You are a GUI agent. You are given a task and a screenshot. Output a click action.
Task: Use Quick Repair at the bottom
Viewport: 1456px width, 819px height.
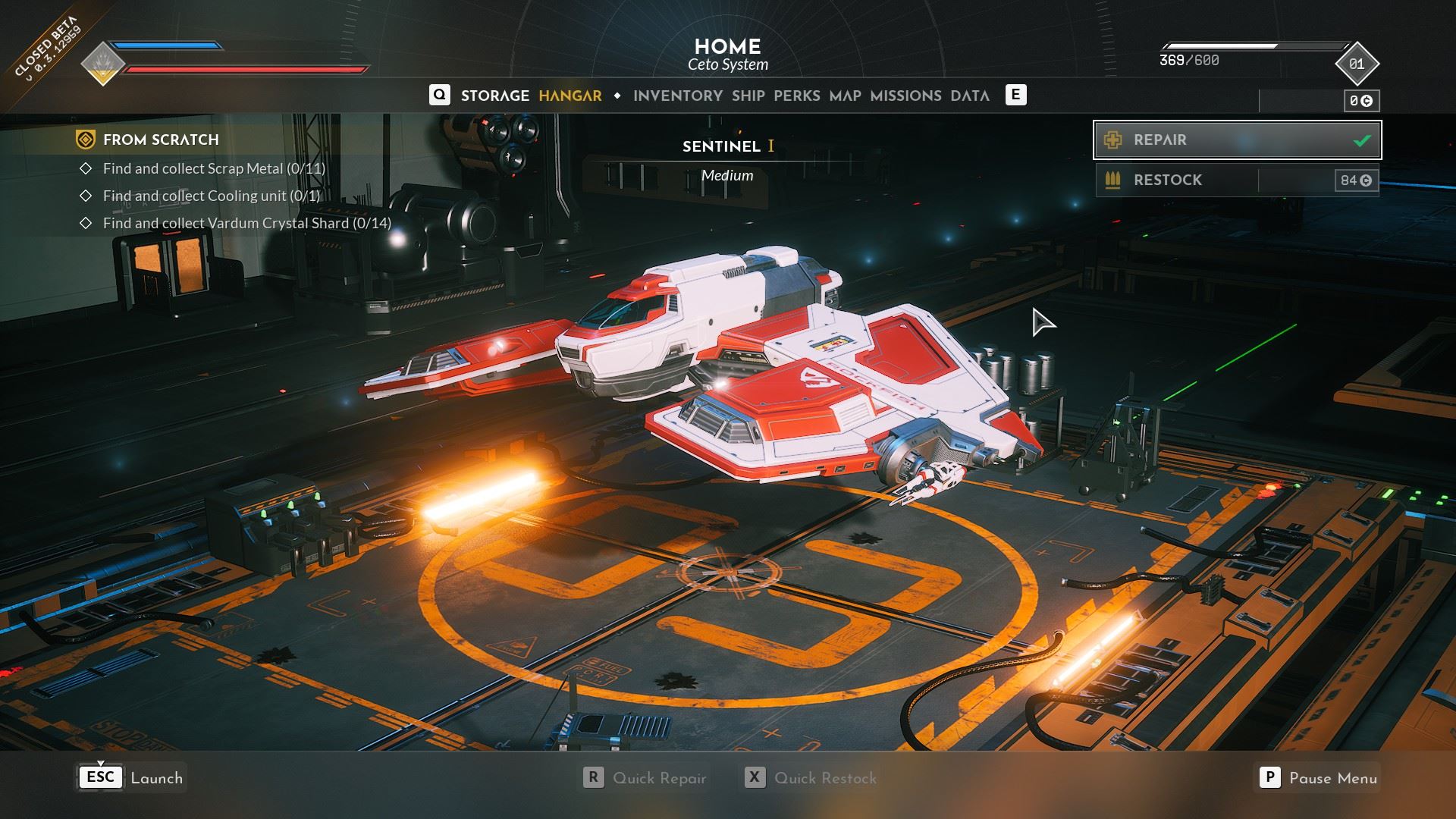coord(645,778)
